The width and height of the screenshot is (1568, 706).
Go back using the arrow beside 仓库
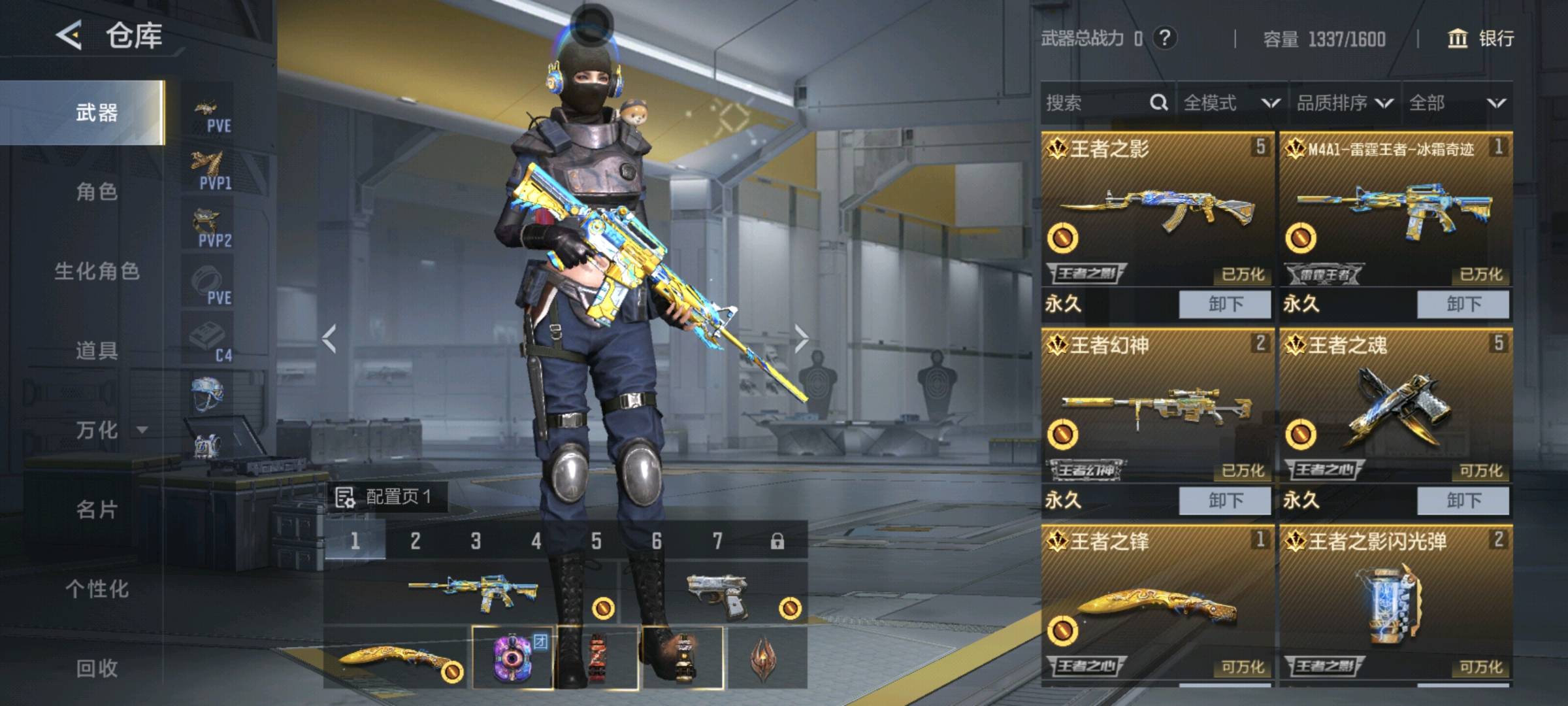[x=69, y=35]
